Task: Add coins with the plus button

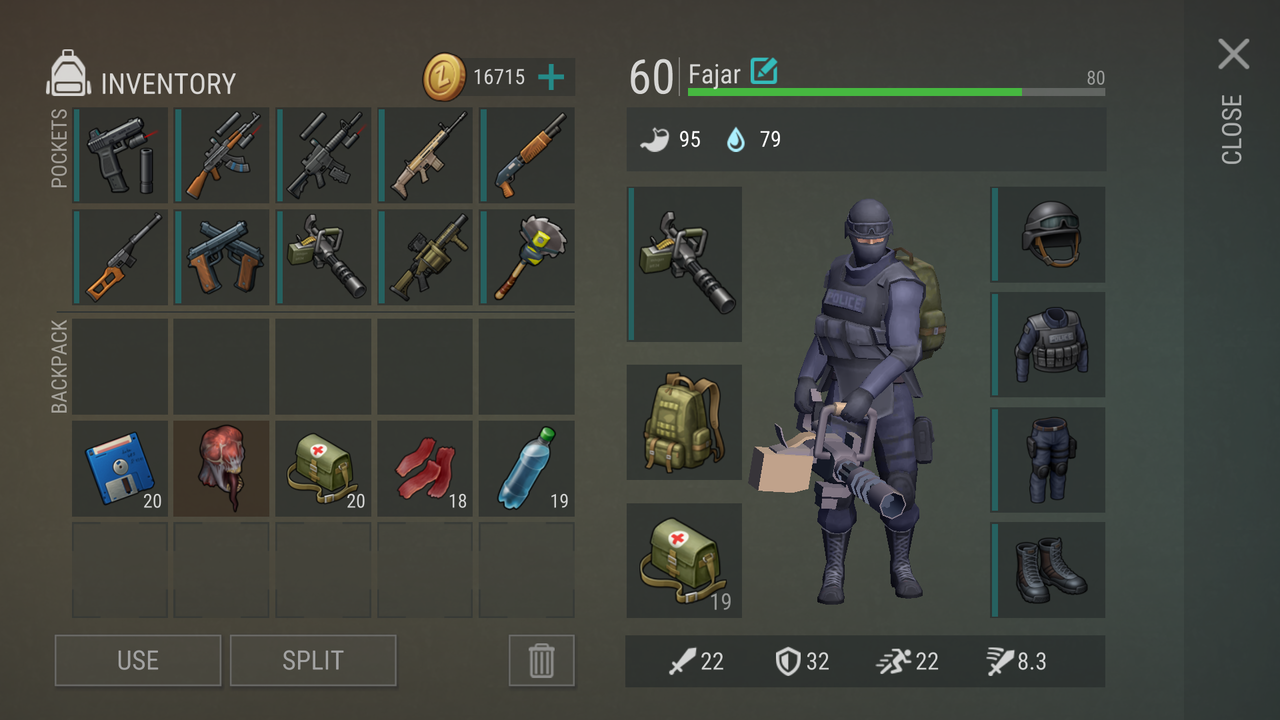Action: point(551,77)
